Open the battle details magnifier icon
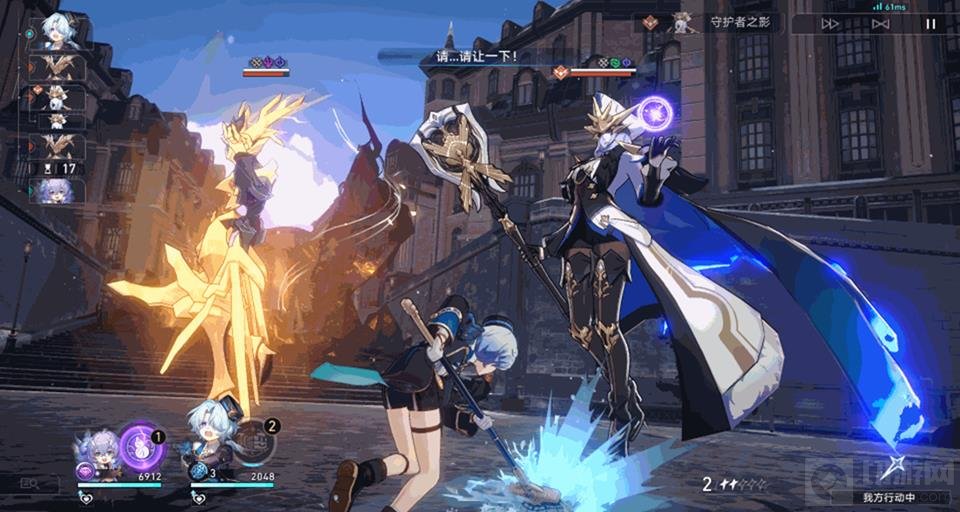 (x=28, y=484)
